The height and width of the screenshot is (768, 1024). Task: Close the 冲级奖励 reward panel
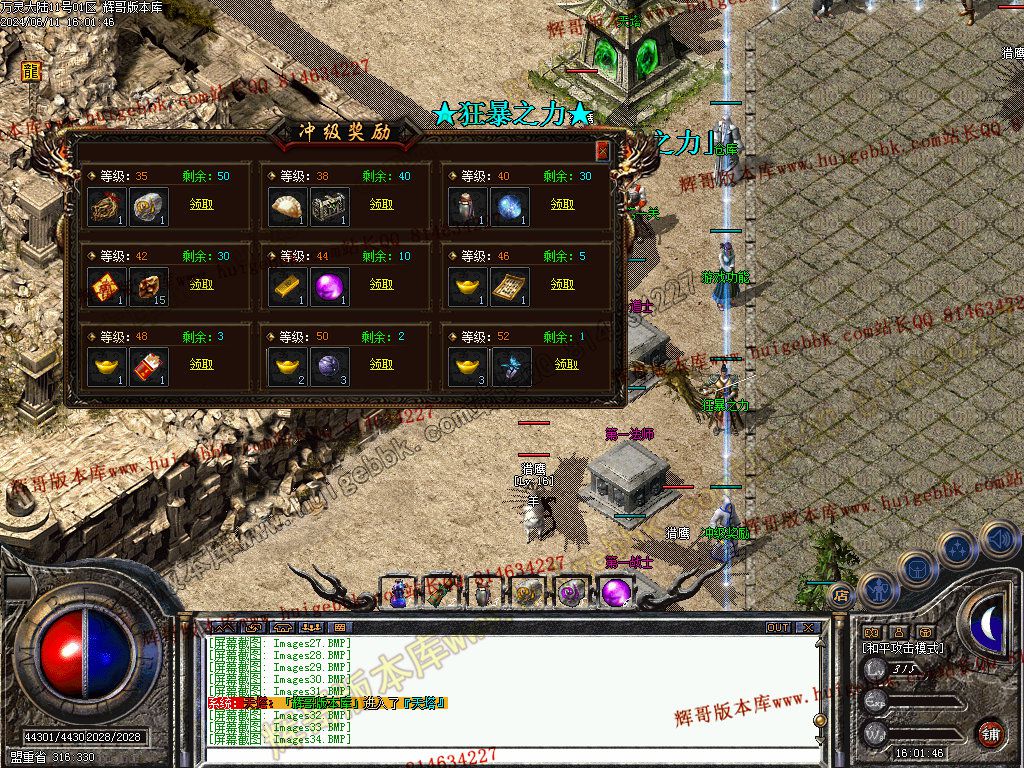[602, 150]
